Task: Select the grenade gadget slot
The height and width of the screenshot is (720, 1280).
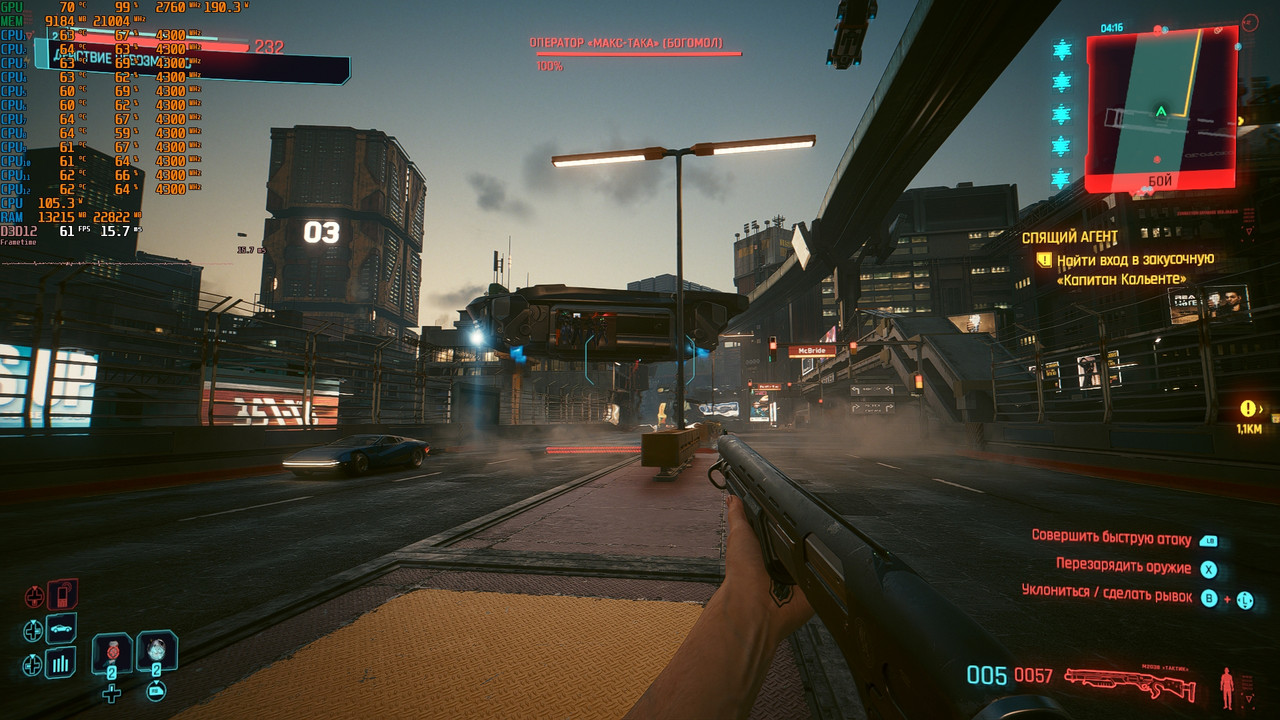Action: coord(156,650)
